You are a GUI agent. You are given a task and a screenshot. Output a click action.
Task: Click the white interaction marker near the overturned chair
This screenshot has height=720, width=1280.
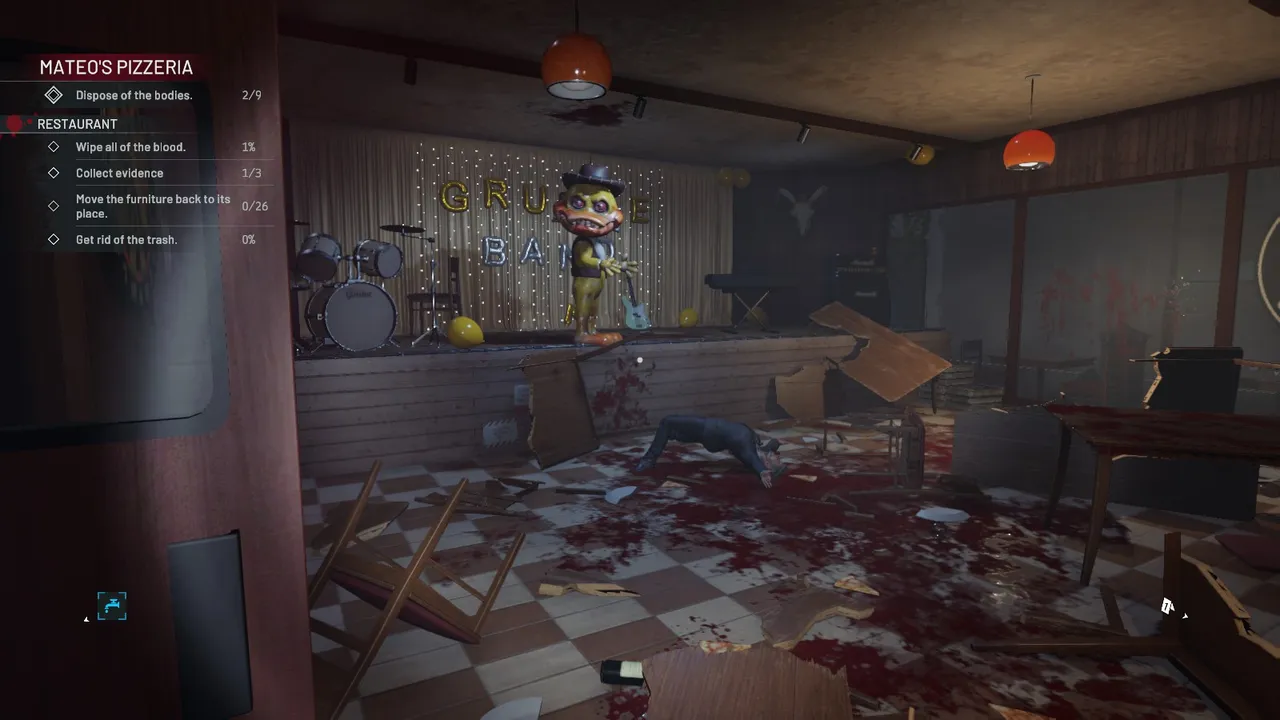tap(1166, 605)
